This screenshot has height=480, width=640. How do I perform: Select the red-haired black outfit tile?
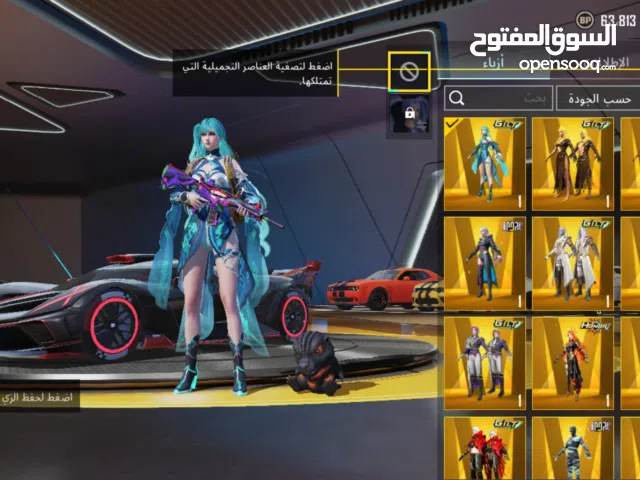572,363
